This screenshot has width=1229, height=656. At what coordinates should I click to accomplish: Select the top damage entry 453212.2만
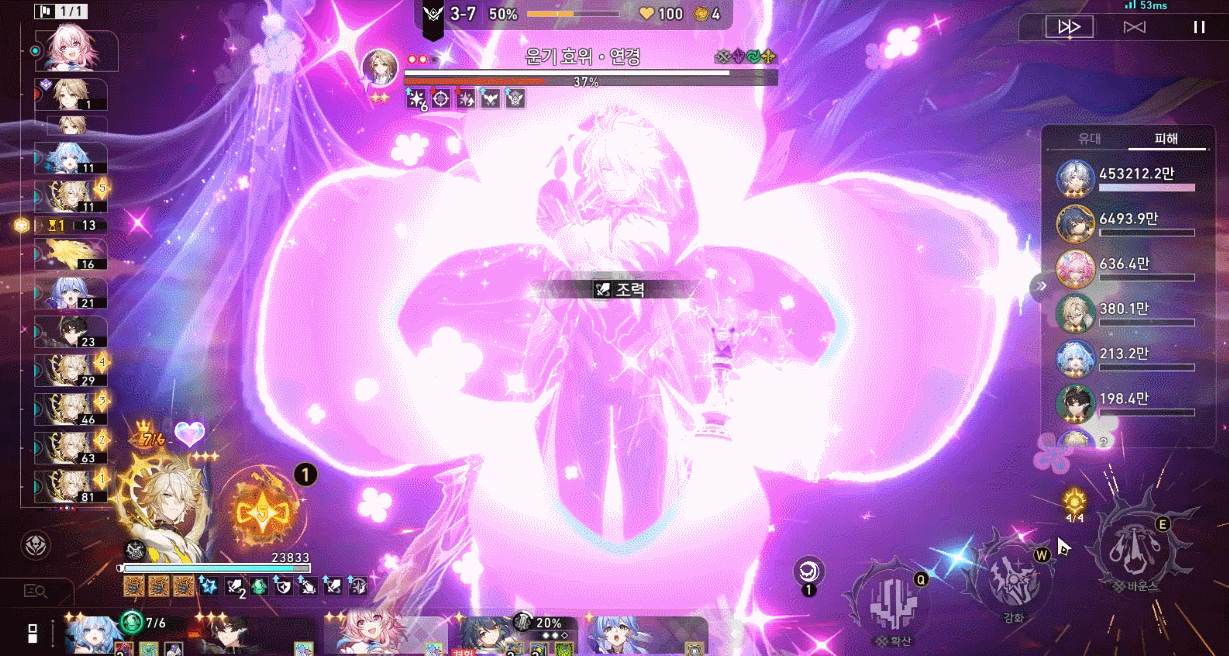pyautogui.click(x=1126, y=177)
